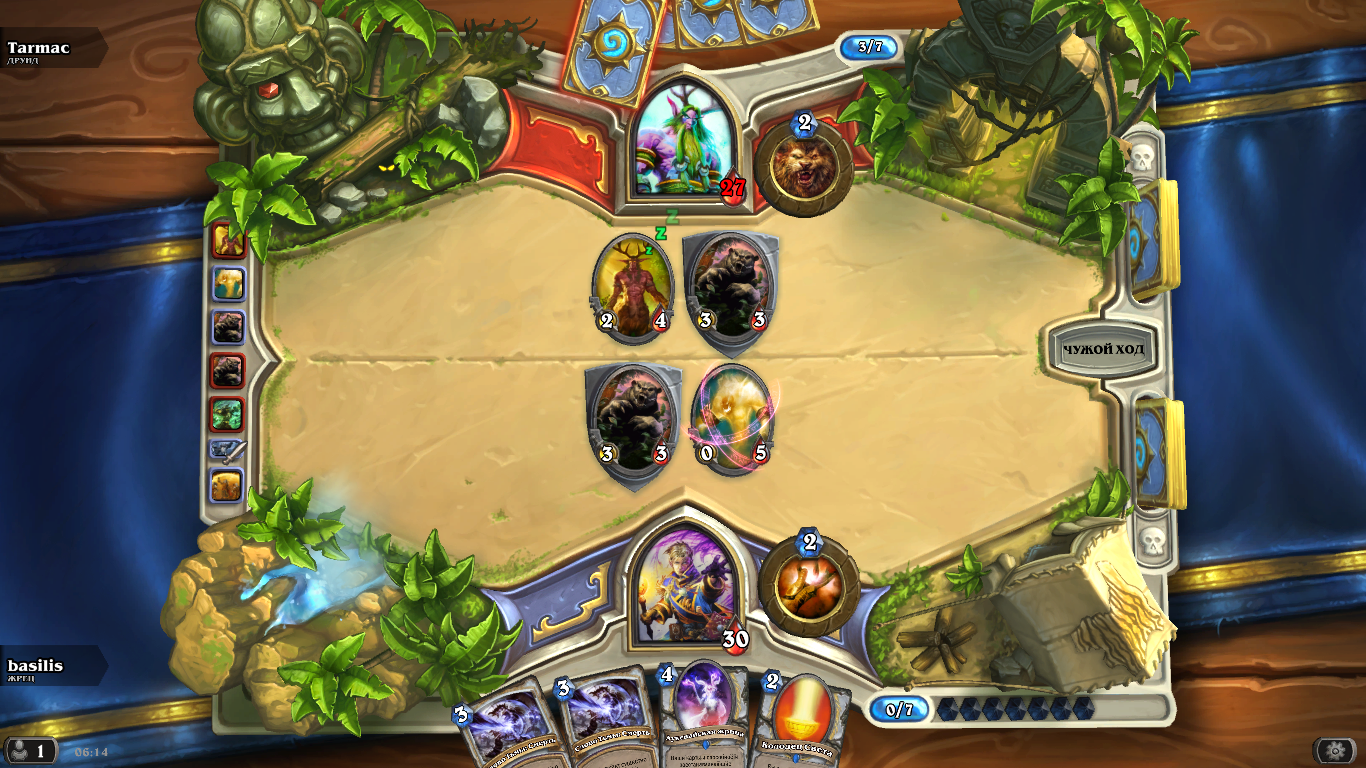The width and height of the screenshot is (1366, 768).
Task: Open the settings gear menu
Action: click(1334, 750)
